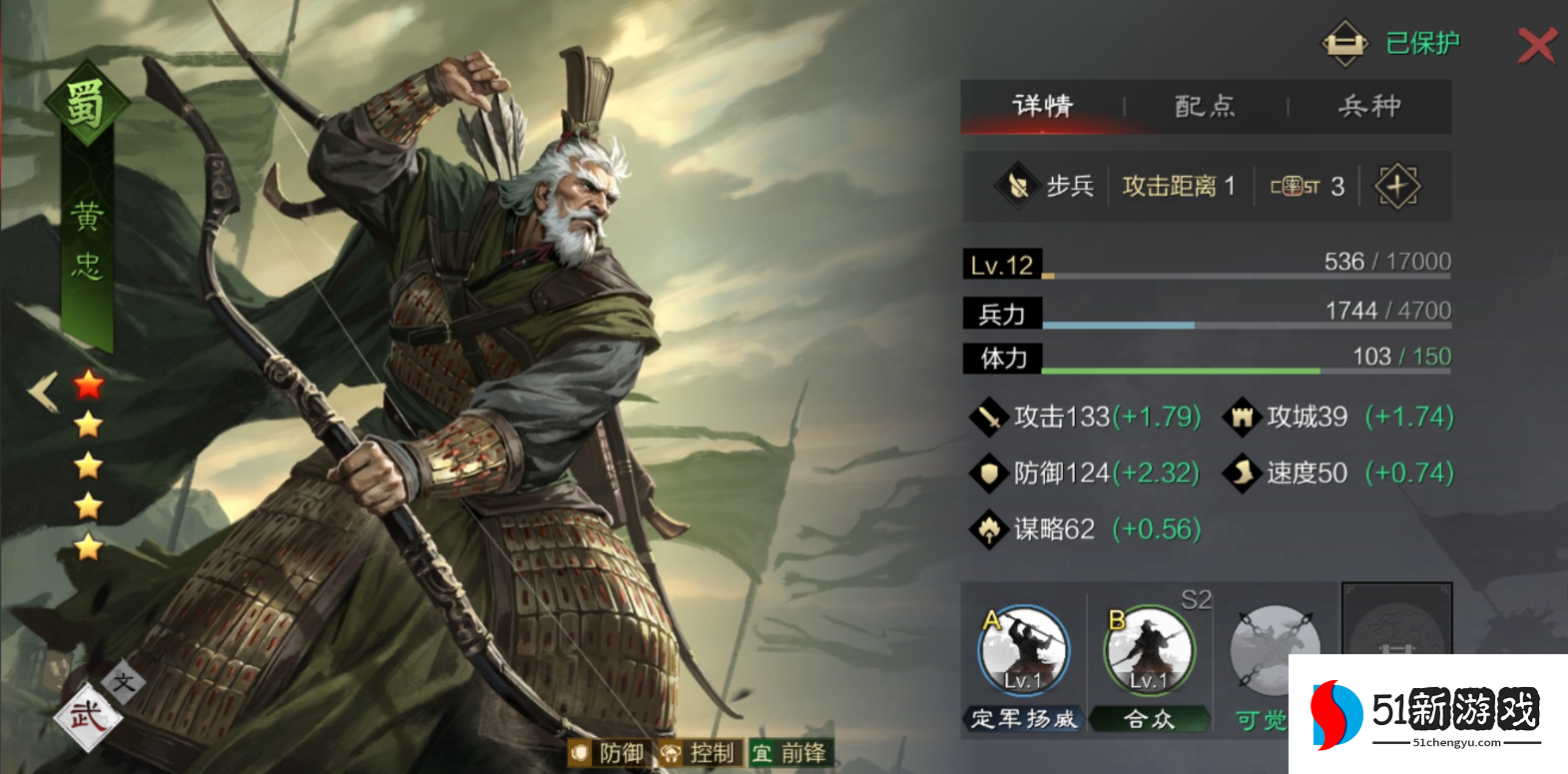Click the 步兵 infantry type icon
Screen dimensions: 1568x774
tap(1018, 186)
